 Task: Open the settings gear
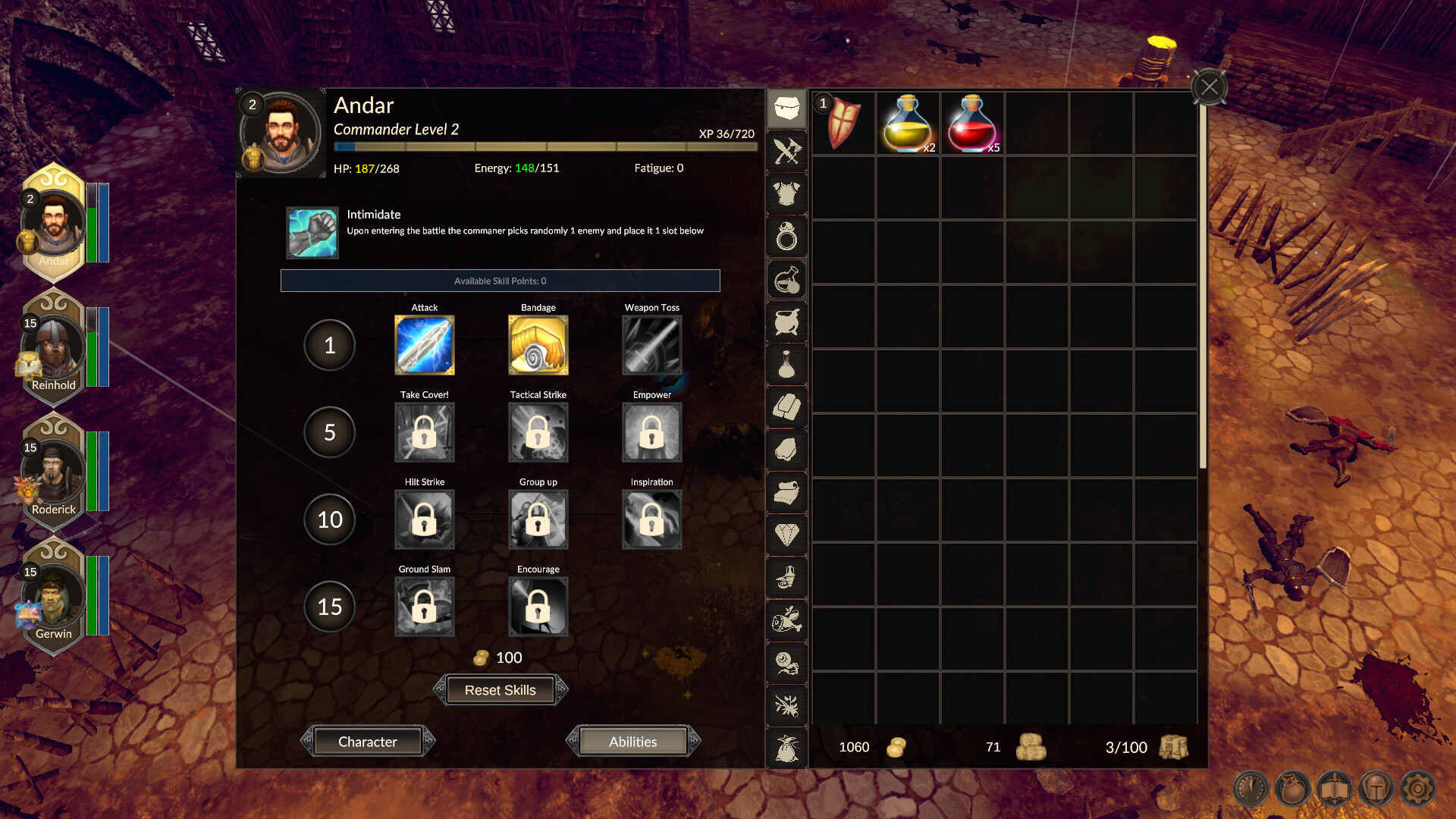[1417, 789]
